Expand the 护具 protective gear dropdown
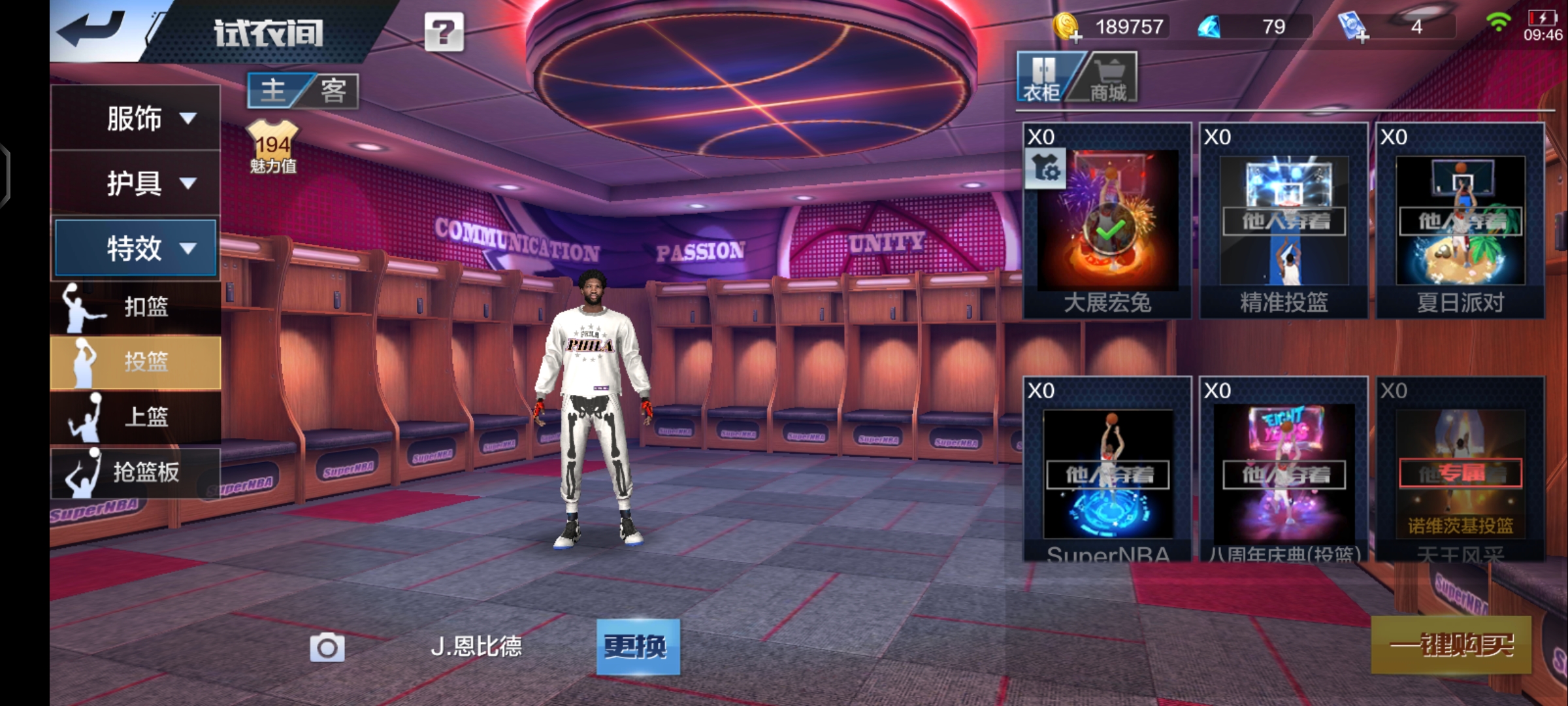1568x706 pixels. click(x=135, y=183)
